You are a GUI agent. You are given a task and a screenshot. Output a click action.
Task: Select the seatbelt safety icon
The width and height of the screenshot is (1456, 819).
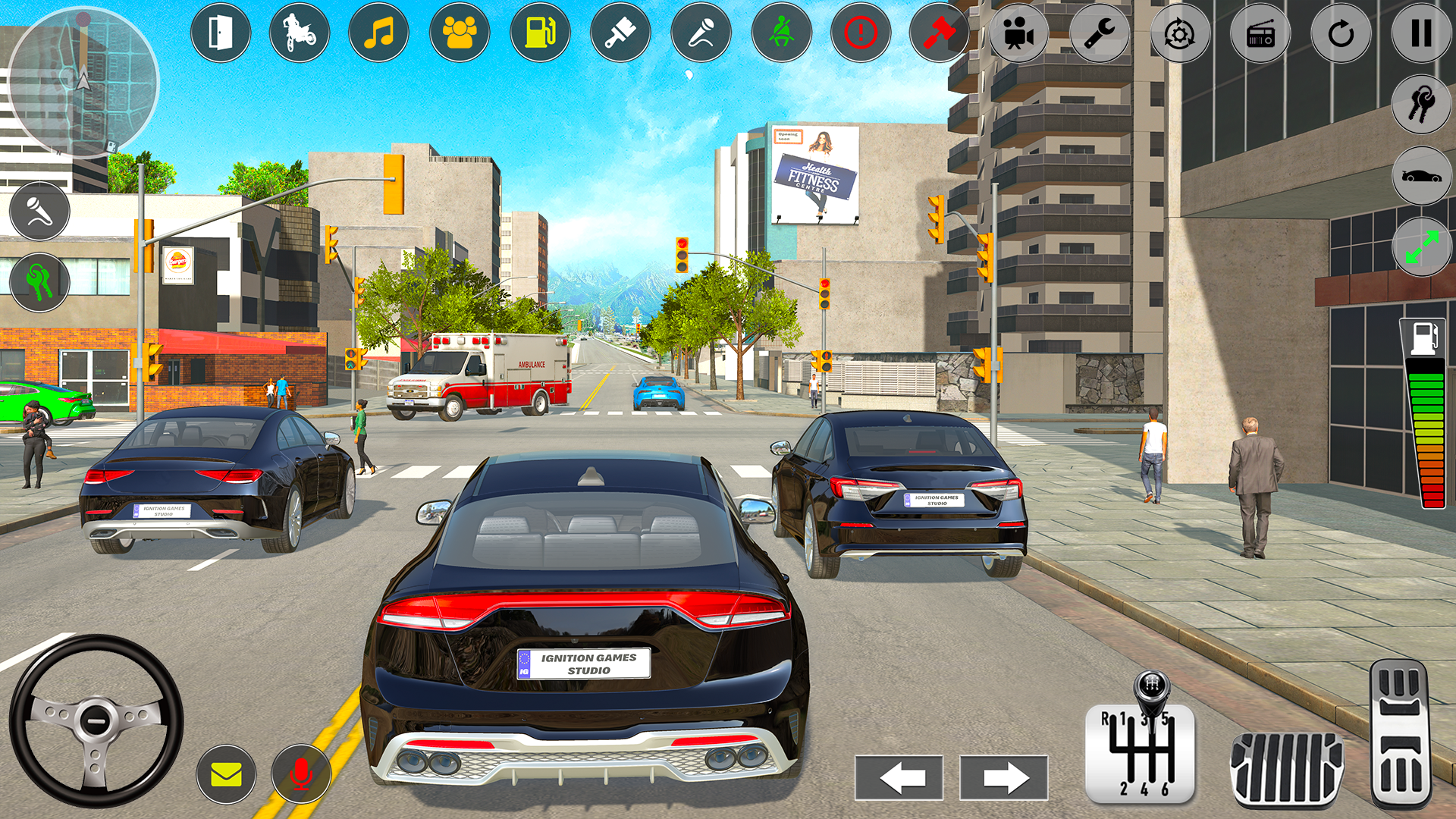(x=782, y=33)
